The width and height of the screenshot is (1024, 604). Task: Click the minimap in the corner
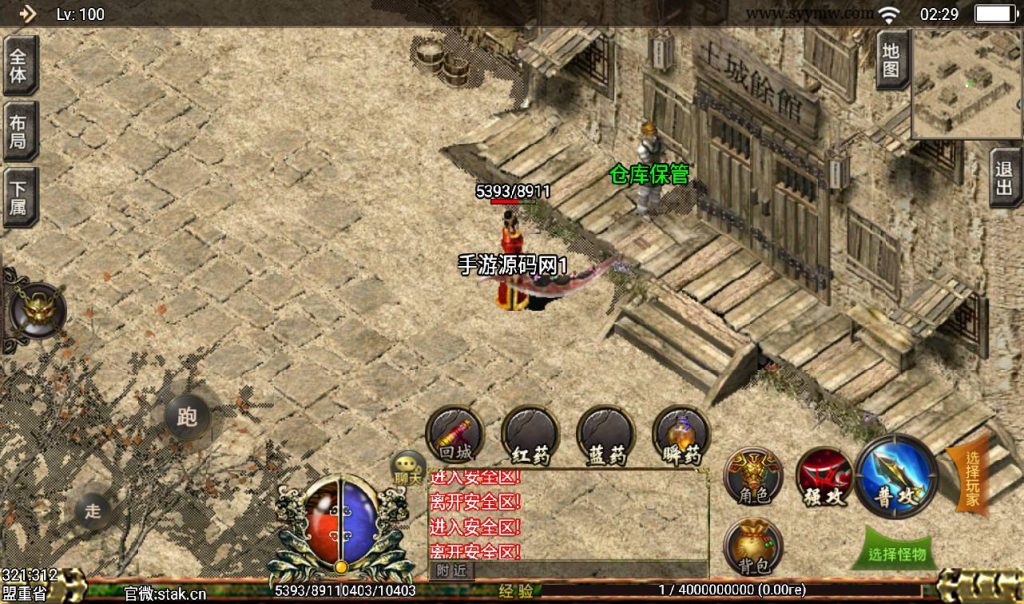pos(965,84)
